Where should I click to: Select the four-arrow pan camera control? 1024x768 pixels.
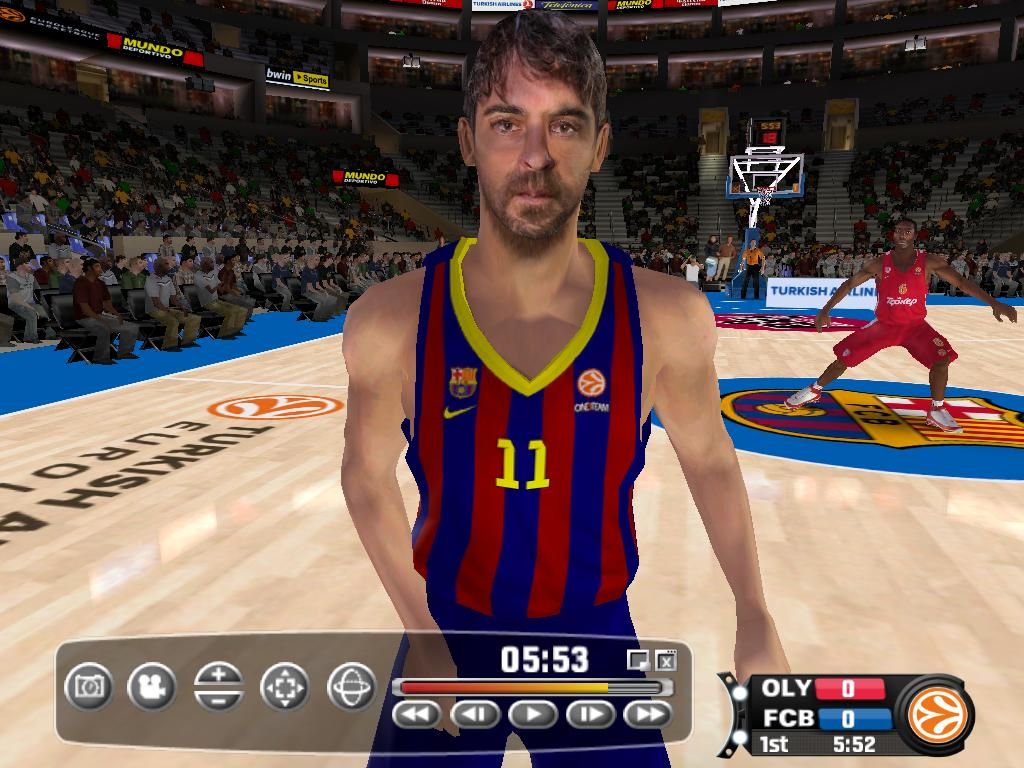[285, 687]
